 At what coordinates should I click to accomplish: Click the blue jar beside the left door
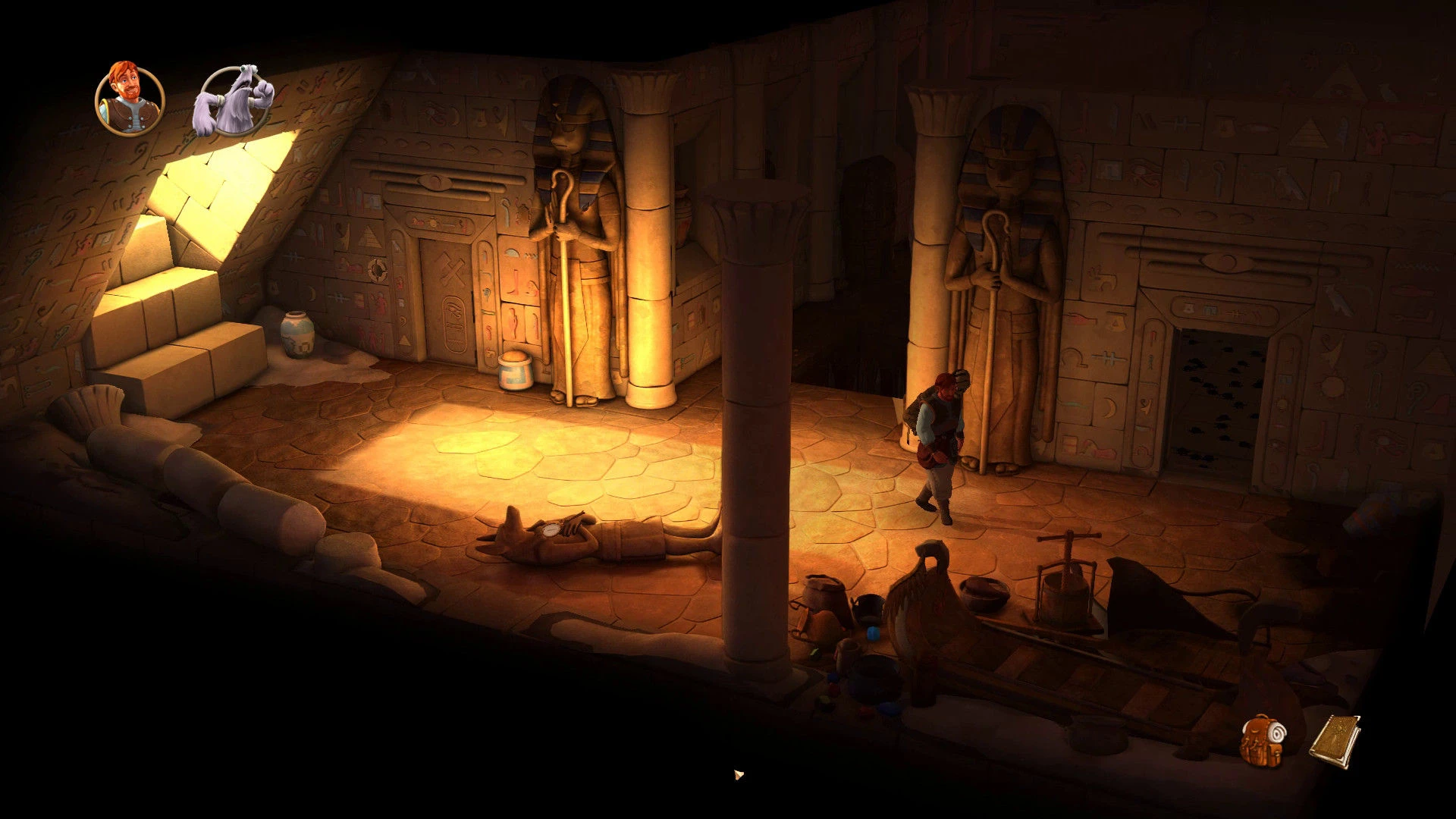pos(516,369)
